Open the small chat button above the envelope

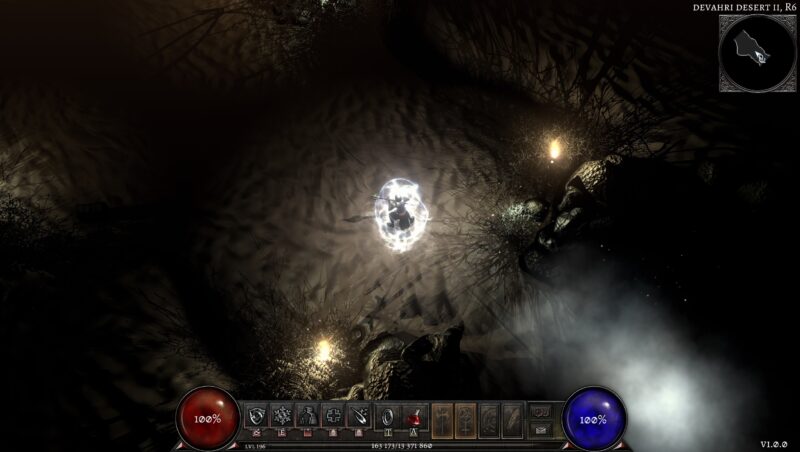pos(540,409)
